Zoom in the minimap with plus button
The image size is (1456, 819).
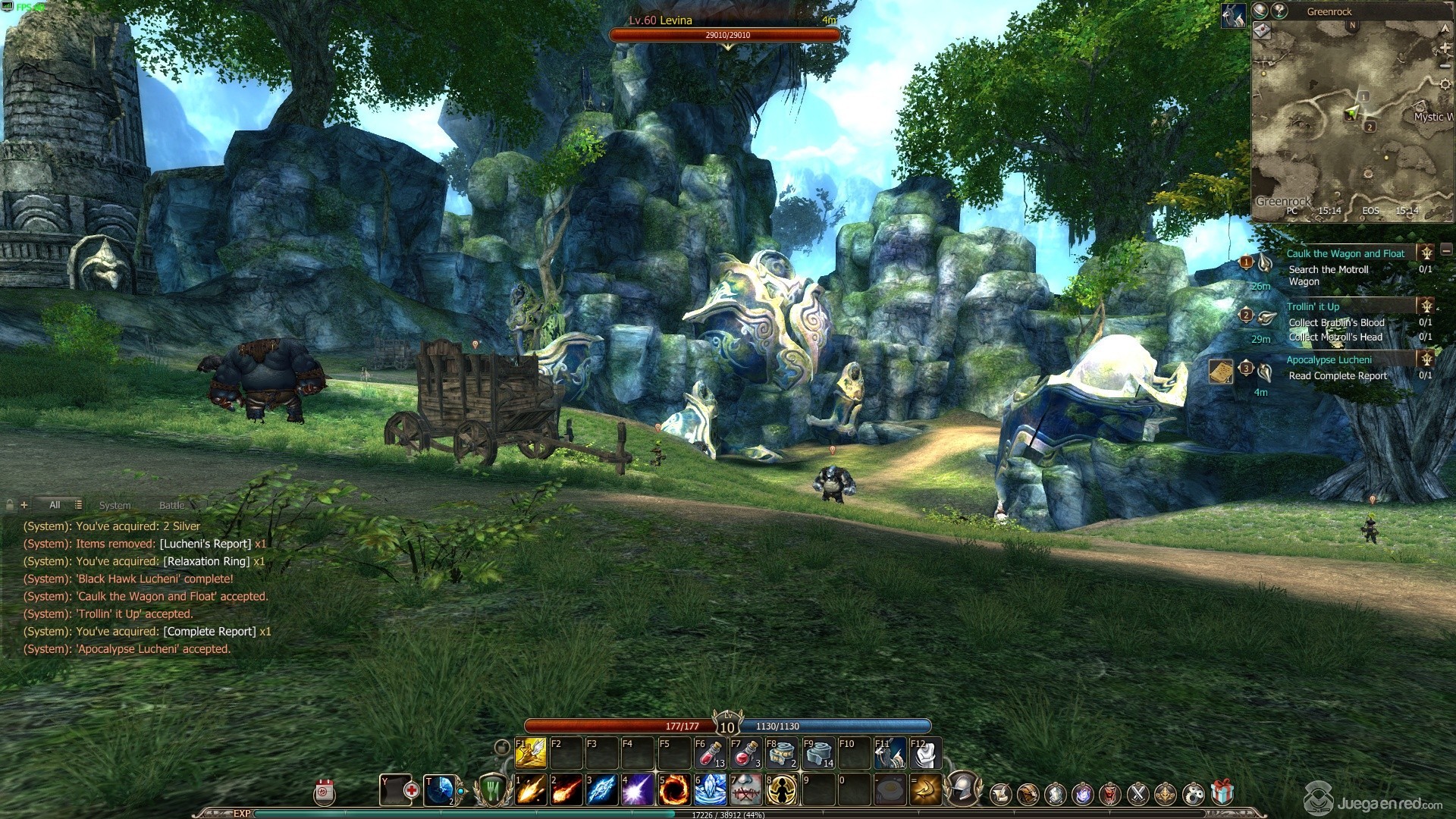point(1445,47)
